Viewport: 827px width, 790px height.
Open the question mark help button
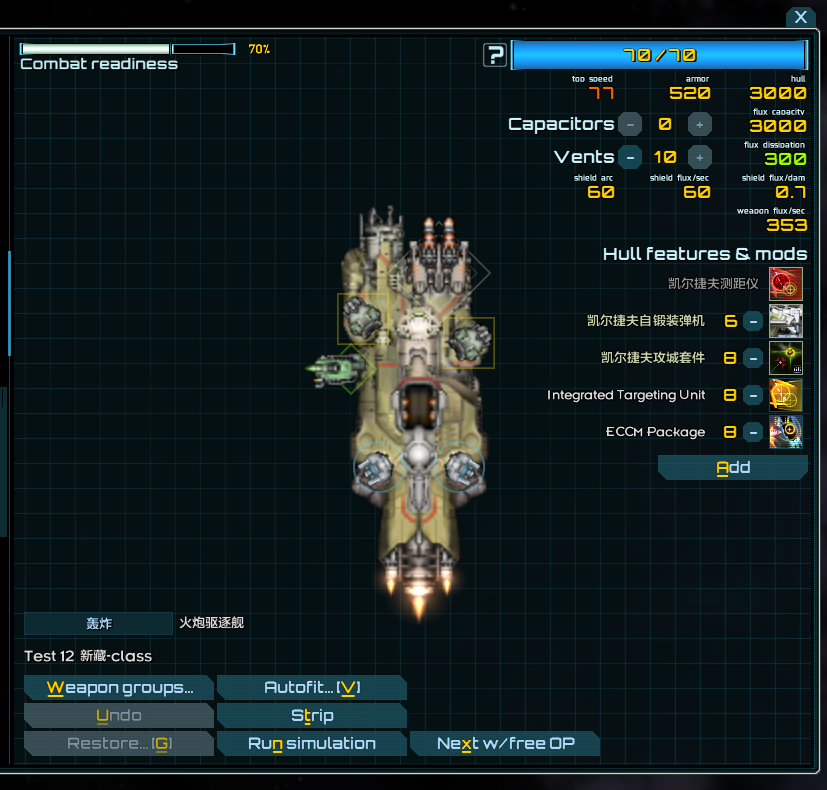(x=495, y=55)
